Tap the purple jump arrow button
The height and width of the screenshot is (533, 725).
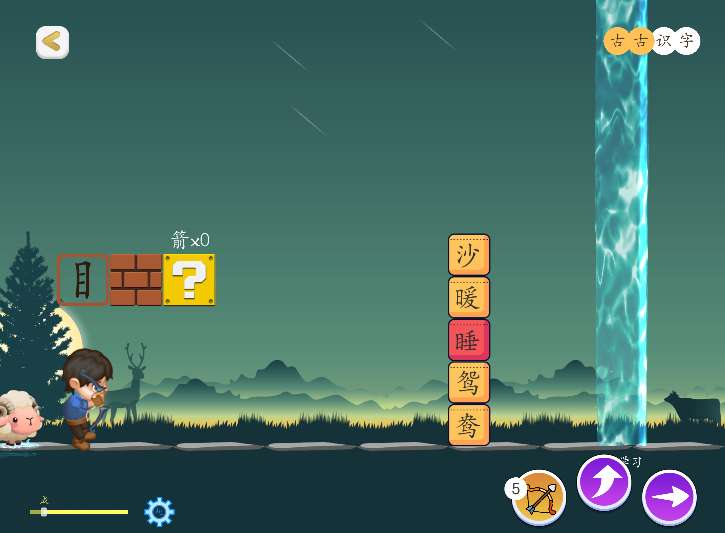604,482
